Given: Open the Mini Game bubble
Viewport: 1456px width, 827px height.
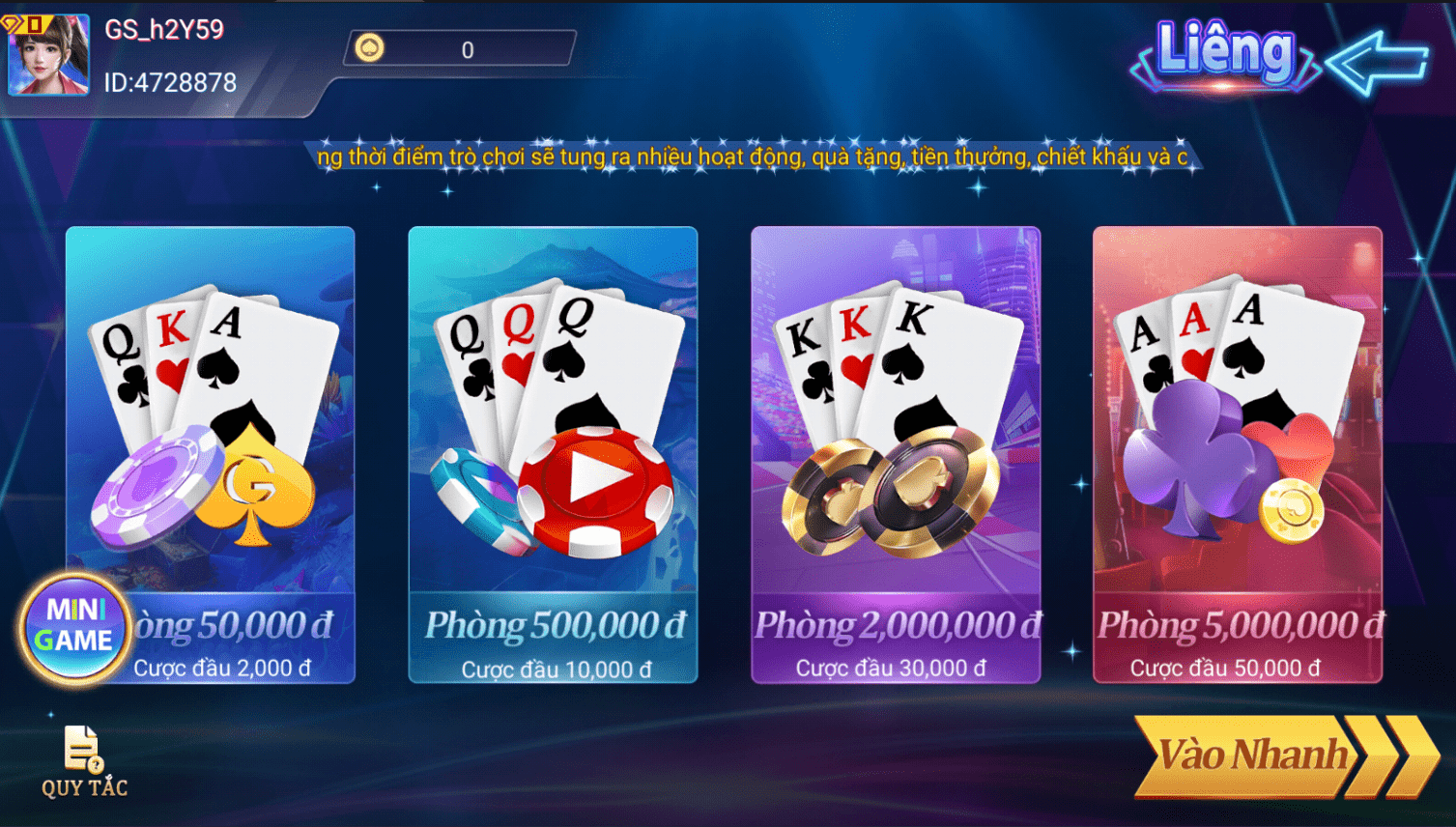Looking at the screenshot, I should tap(73, 626).
